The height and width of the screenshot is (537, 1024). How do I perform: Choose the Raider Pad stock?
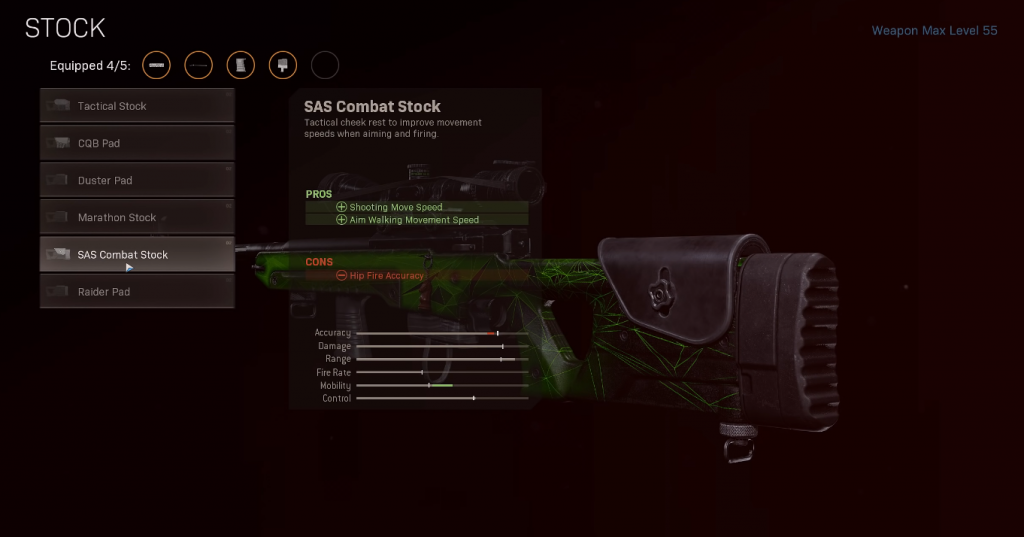137,291
